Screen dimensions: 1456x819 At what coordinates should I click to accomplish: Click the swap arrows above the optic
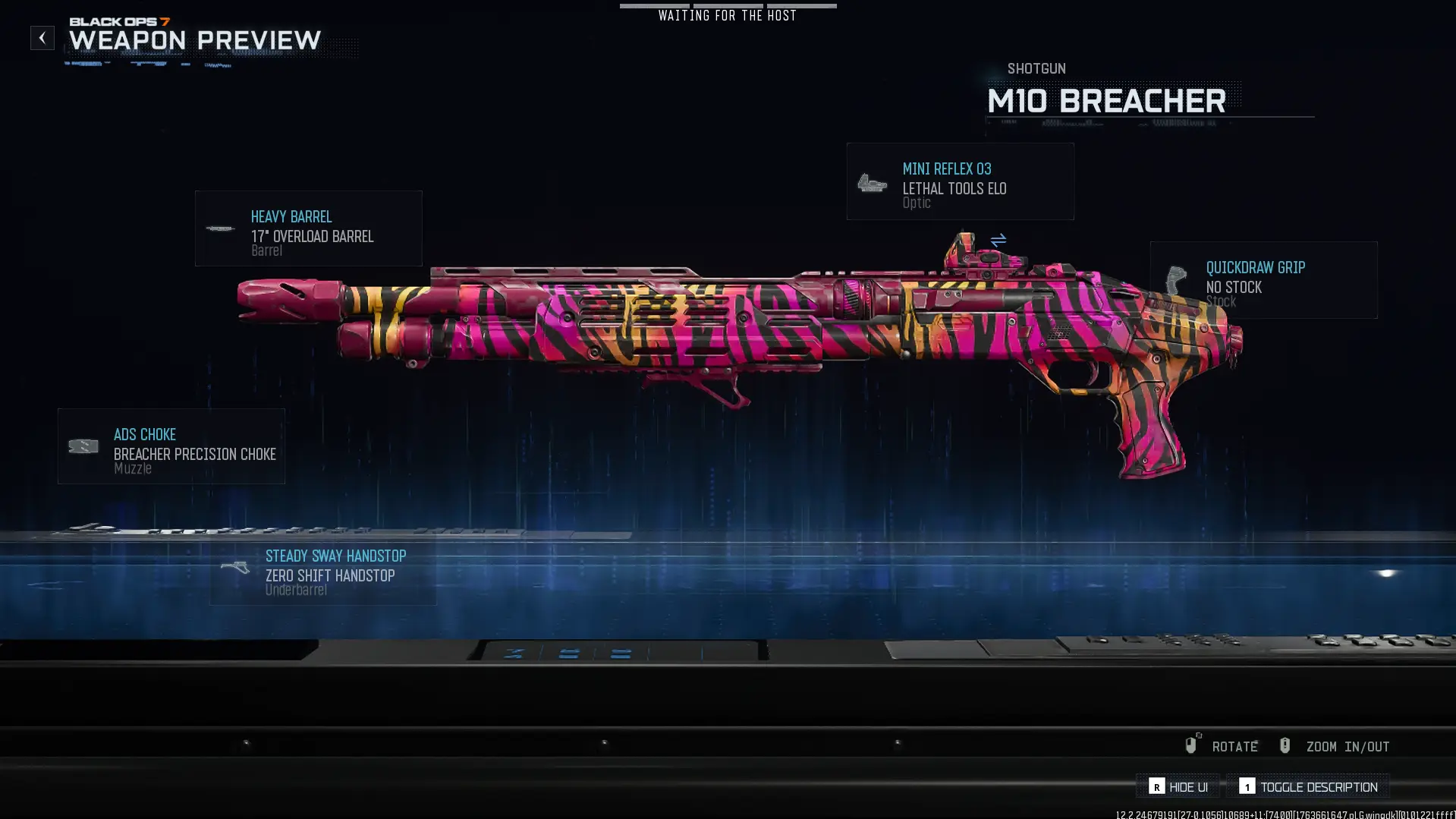pos(998,238)
